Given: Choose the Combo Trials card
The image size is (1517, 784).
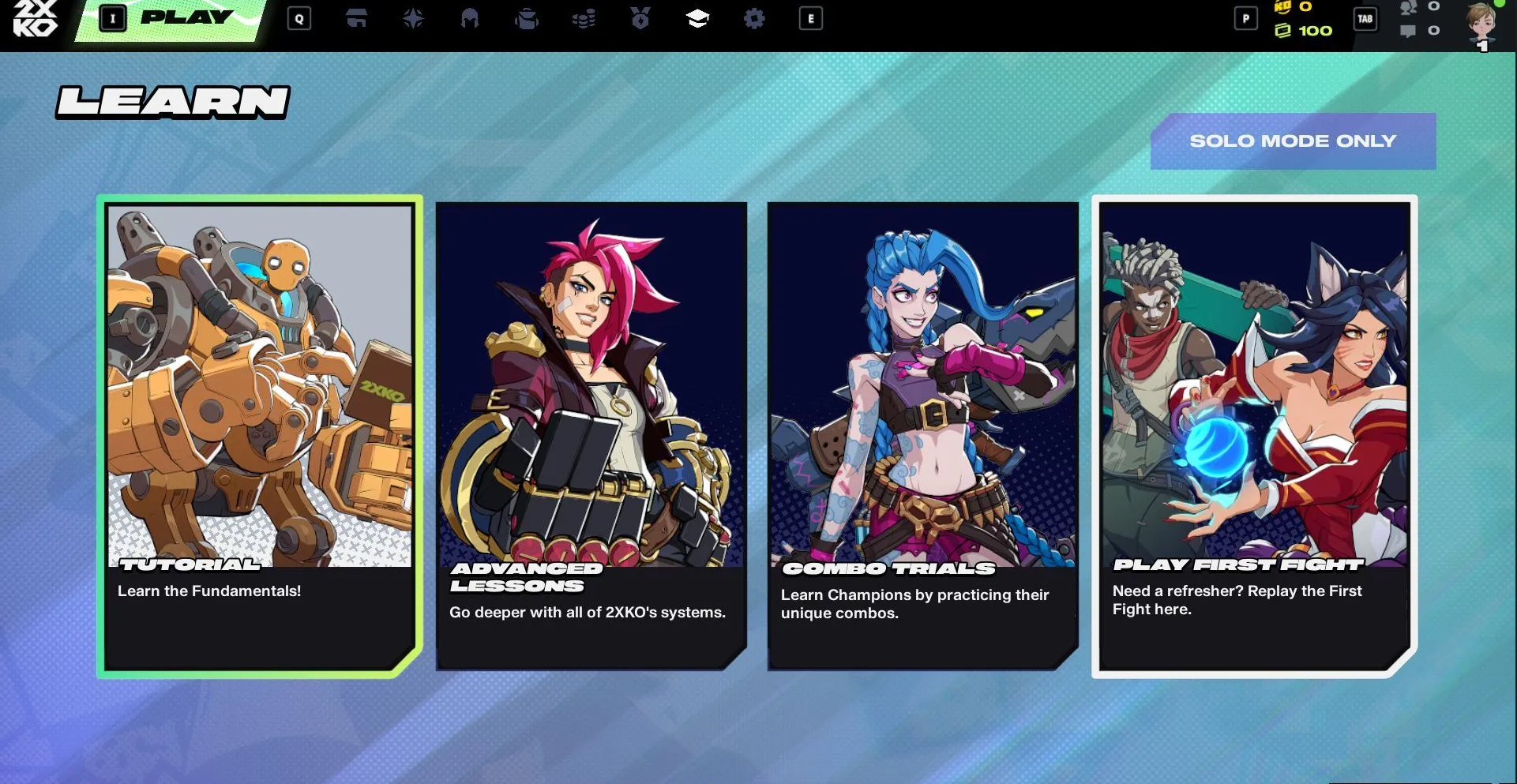Looking at the screenshot, I should pyautogui.click(x=922, y=436).
